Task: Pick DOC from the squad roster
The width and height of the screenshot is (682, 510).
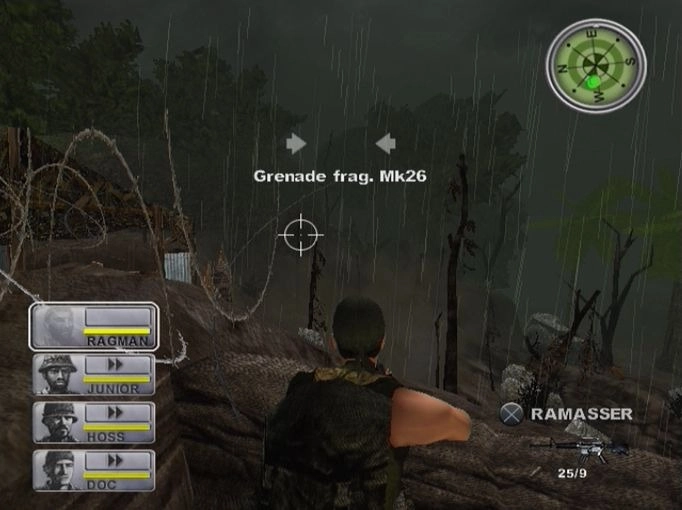Action: [93, 470]
